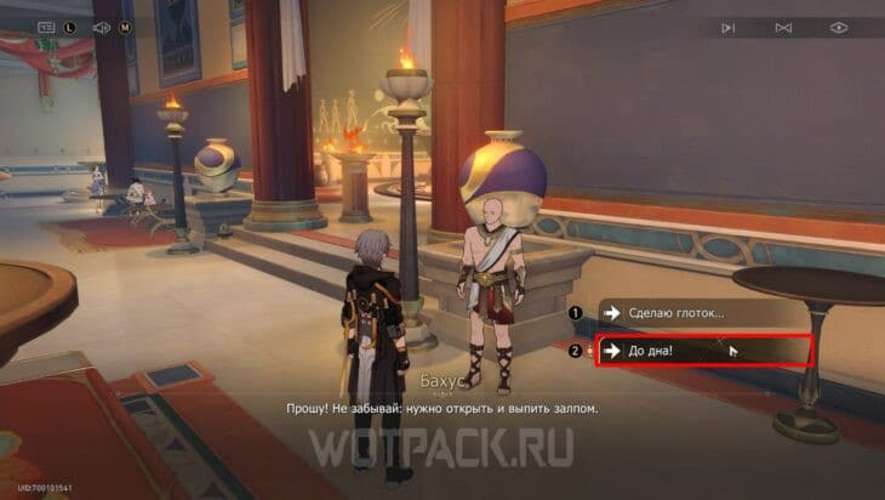Viewport: 885px width, 500px height.
Task: Toggle the speaker voice icon
Action: 101,28
